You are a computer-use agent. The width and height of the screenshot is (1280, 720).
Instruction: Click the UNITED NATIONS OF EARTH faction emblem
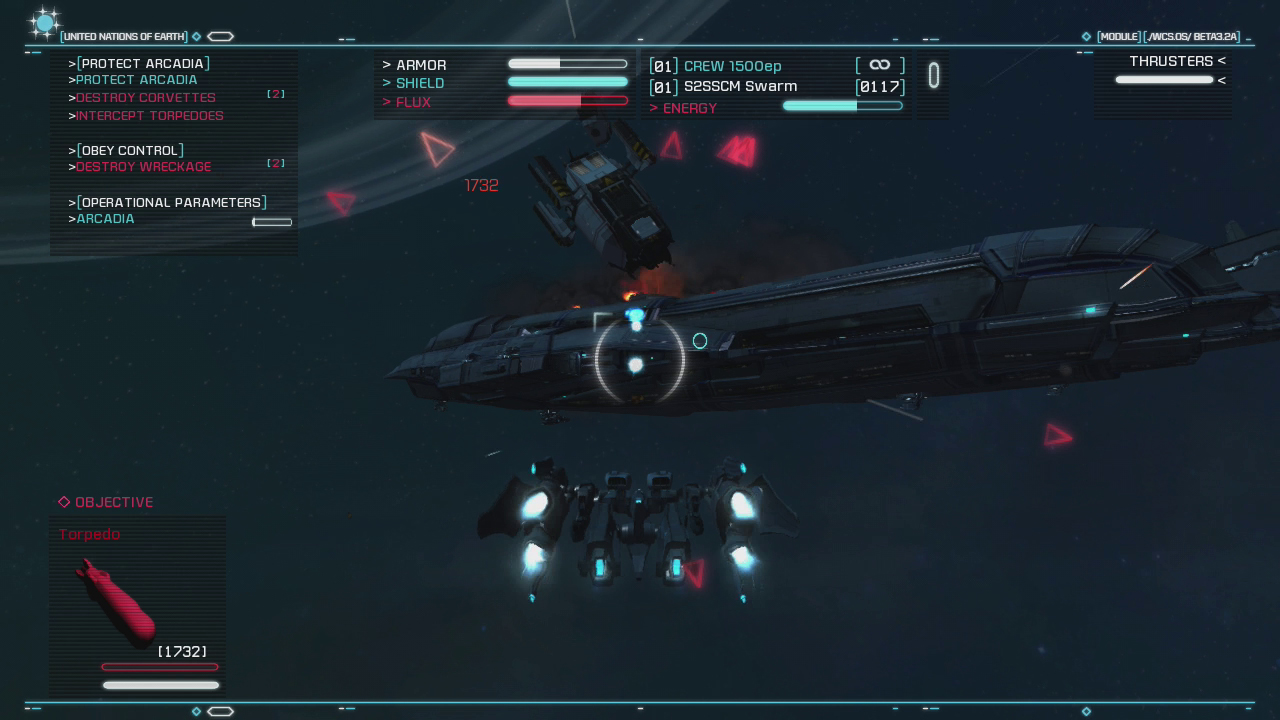point(44,22)
